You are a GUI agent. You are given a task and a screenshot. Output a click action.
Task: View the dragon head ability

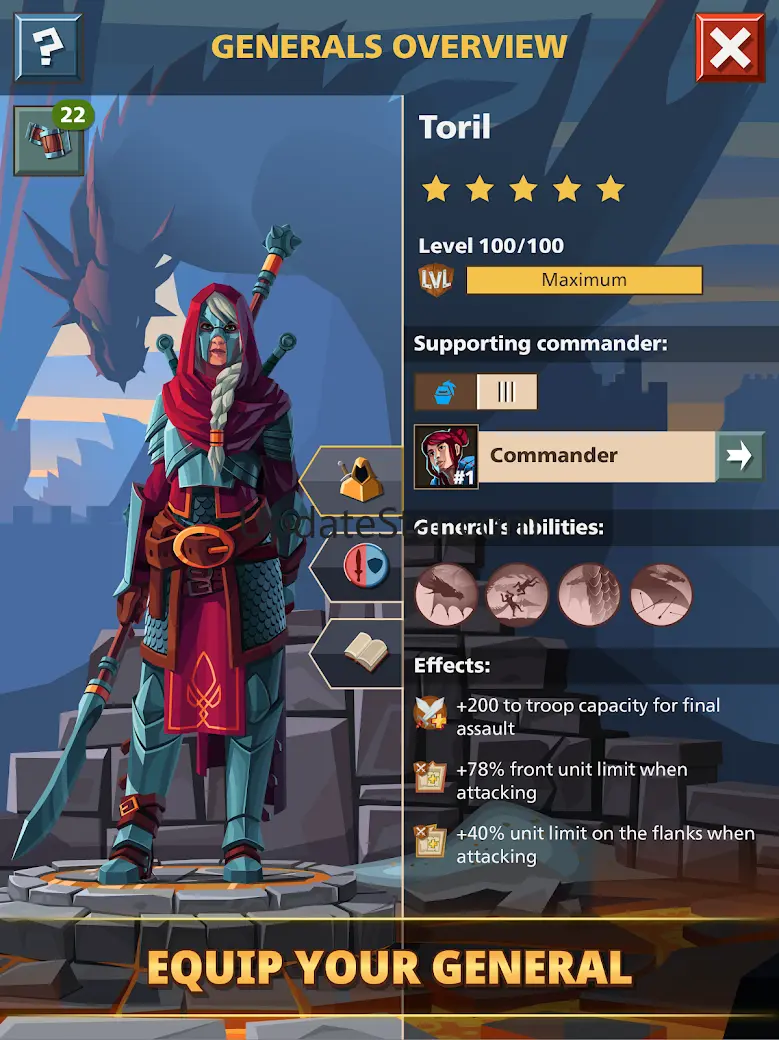tap(446, 595)
